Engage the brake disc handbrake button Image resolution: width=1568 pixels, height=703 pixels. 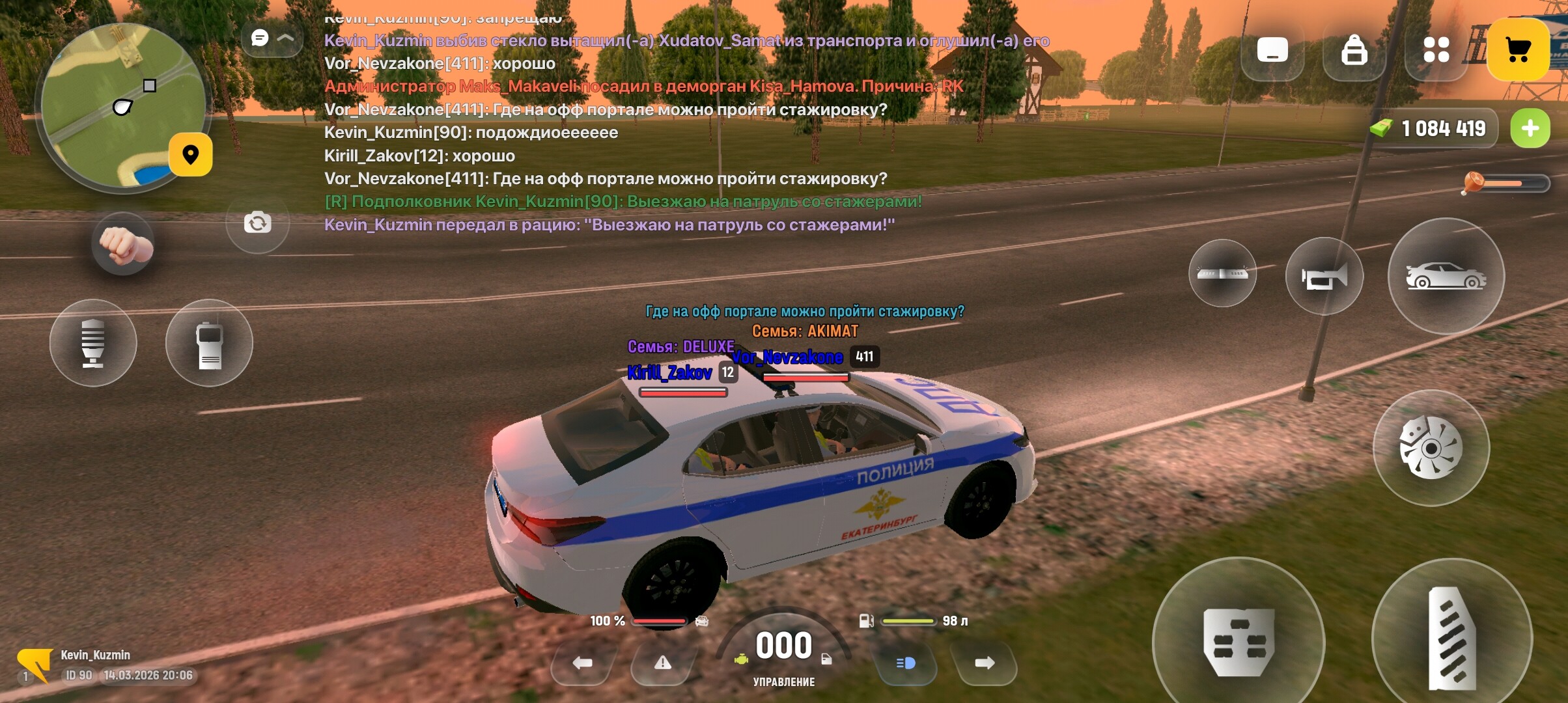1431,448
